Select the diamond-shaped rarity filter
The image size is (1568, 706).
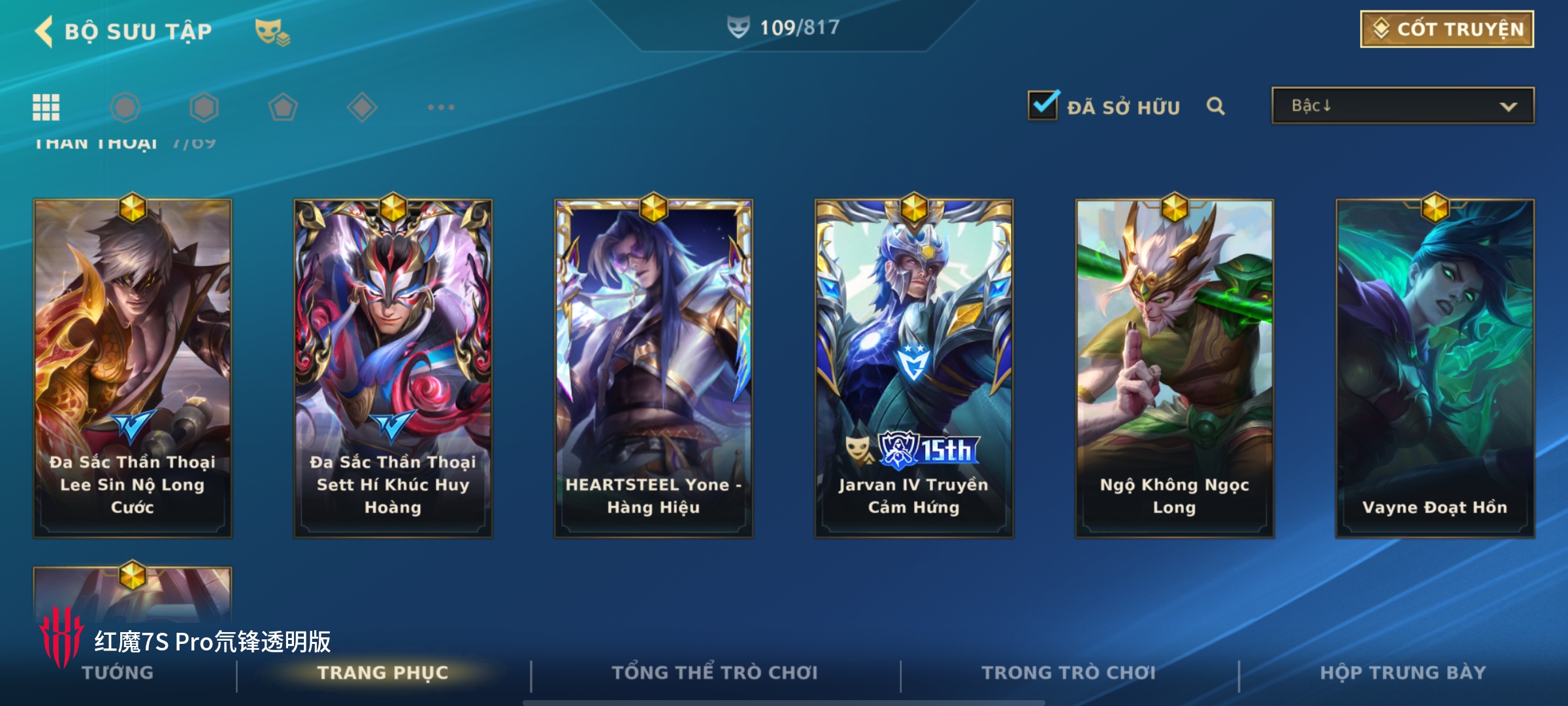362,107
